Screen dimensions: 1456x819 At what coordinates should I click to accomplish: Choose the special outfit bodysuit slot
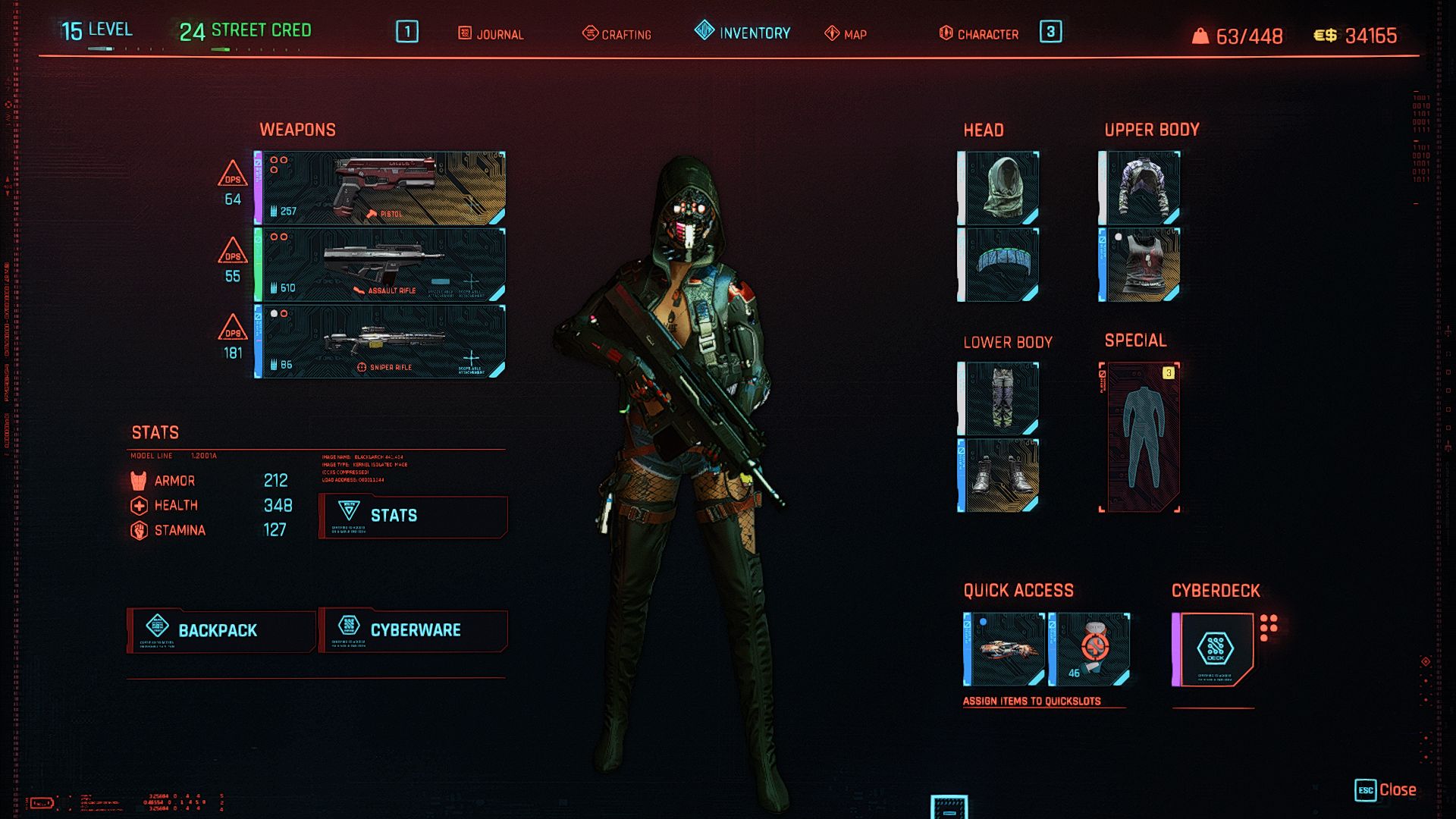pos(1141,438)
